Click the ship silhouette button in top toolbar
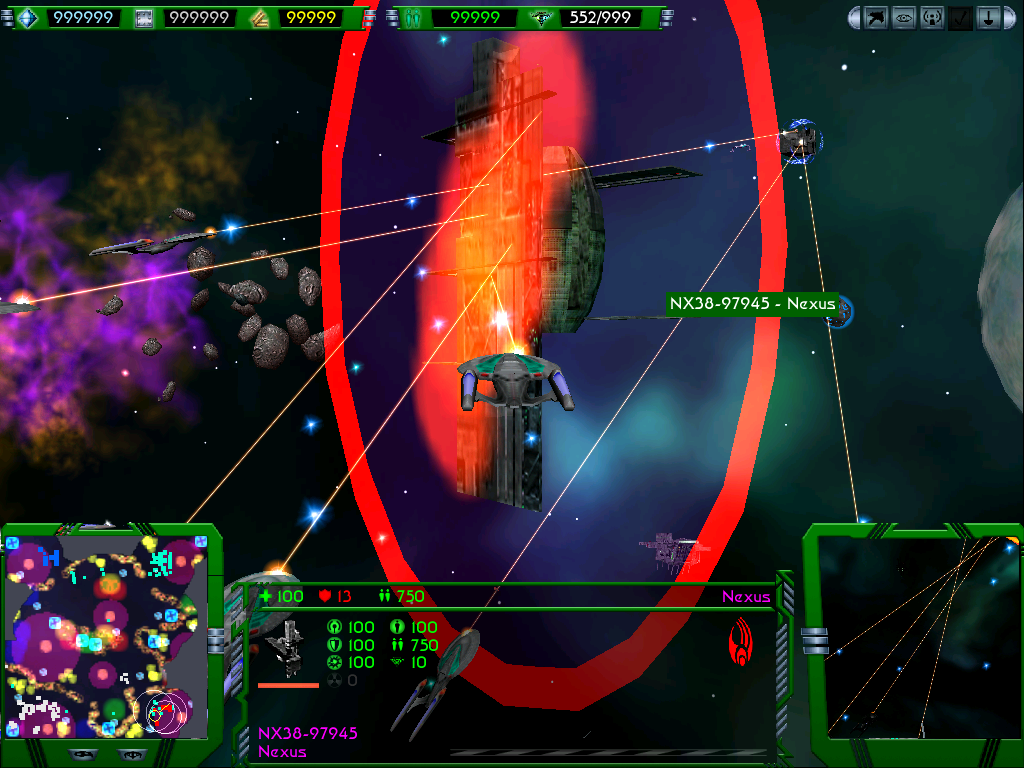This screenshot has width=1024, height=768. (x=877, y=17)
